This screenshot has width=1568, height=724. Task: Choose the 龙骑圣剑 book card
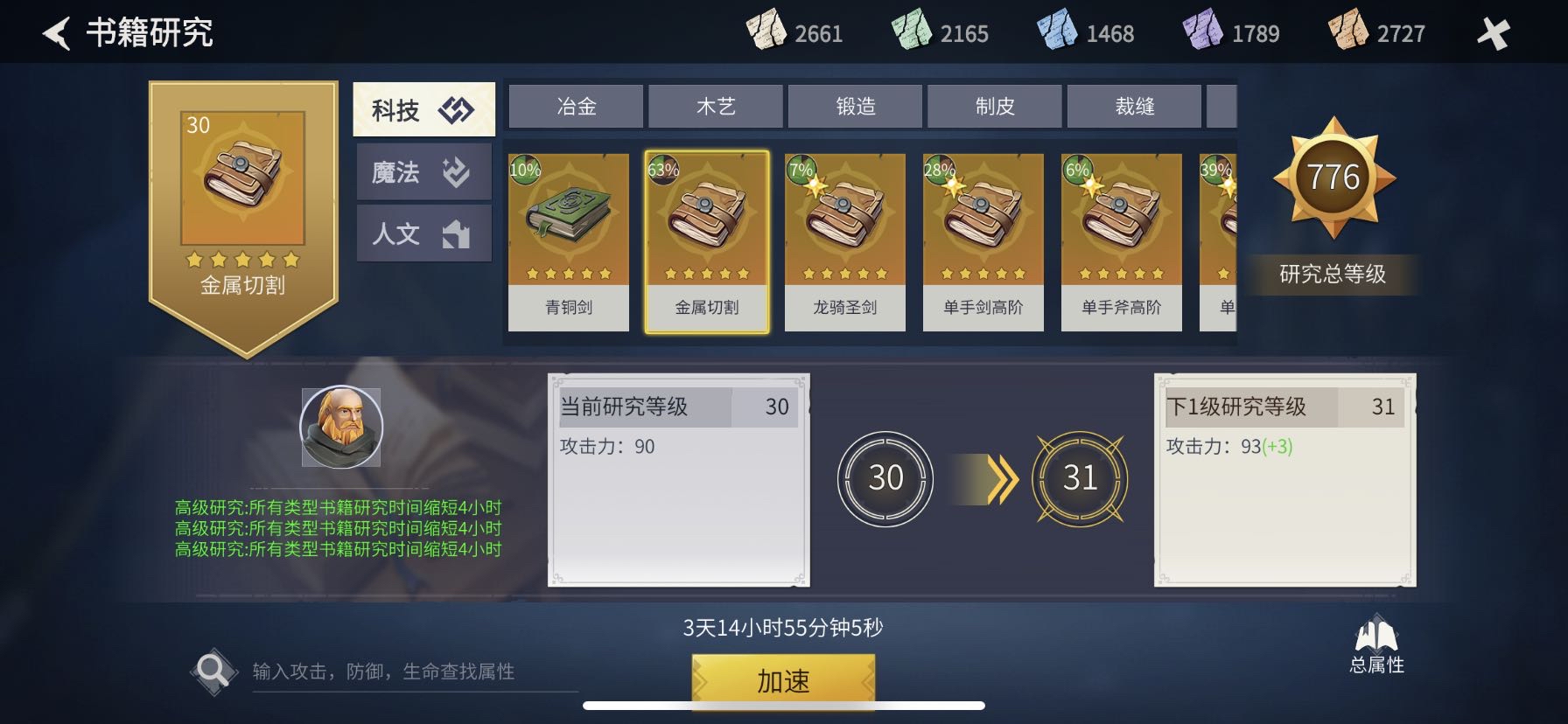pyautogui.click(x=845, y=242)
